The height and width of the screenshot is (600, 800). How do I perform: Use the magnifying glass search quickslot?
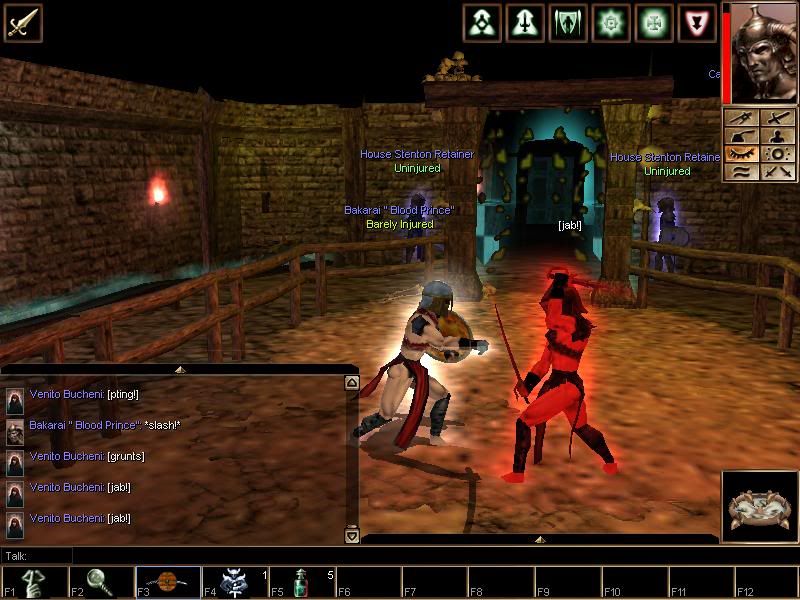(101, 582)
